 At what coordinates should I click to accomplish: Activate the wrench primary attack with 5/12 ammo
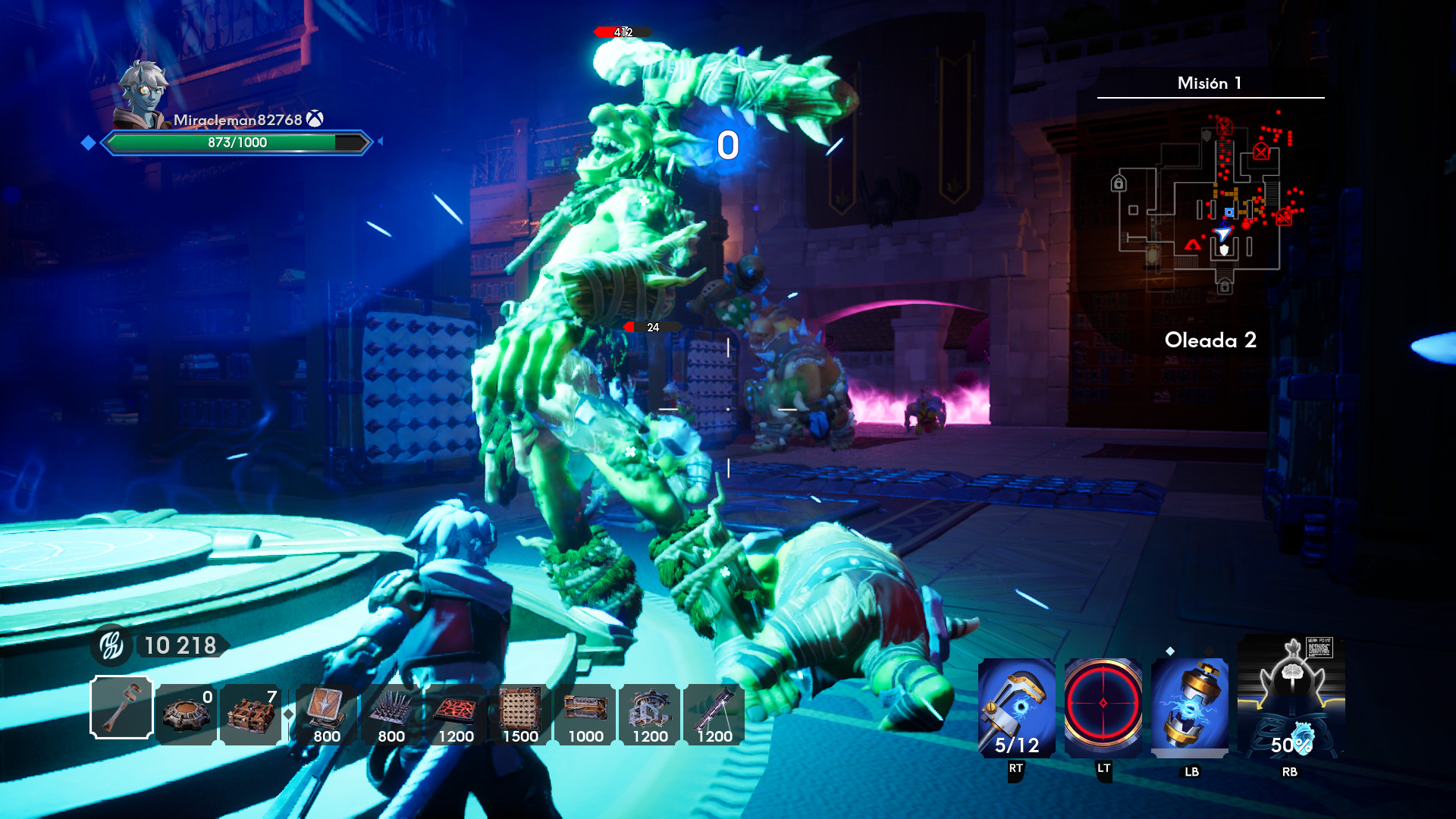pos(1016,708)
